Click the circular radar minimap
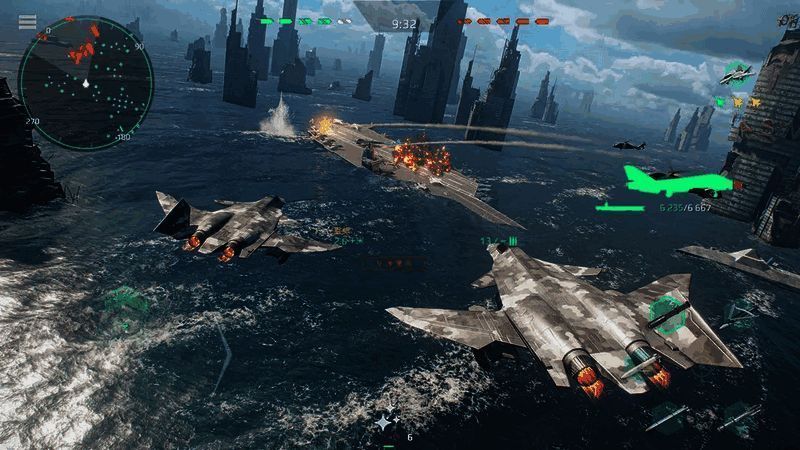 tap(86, 84)
